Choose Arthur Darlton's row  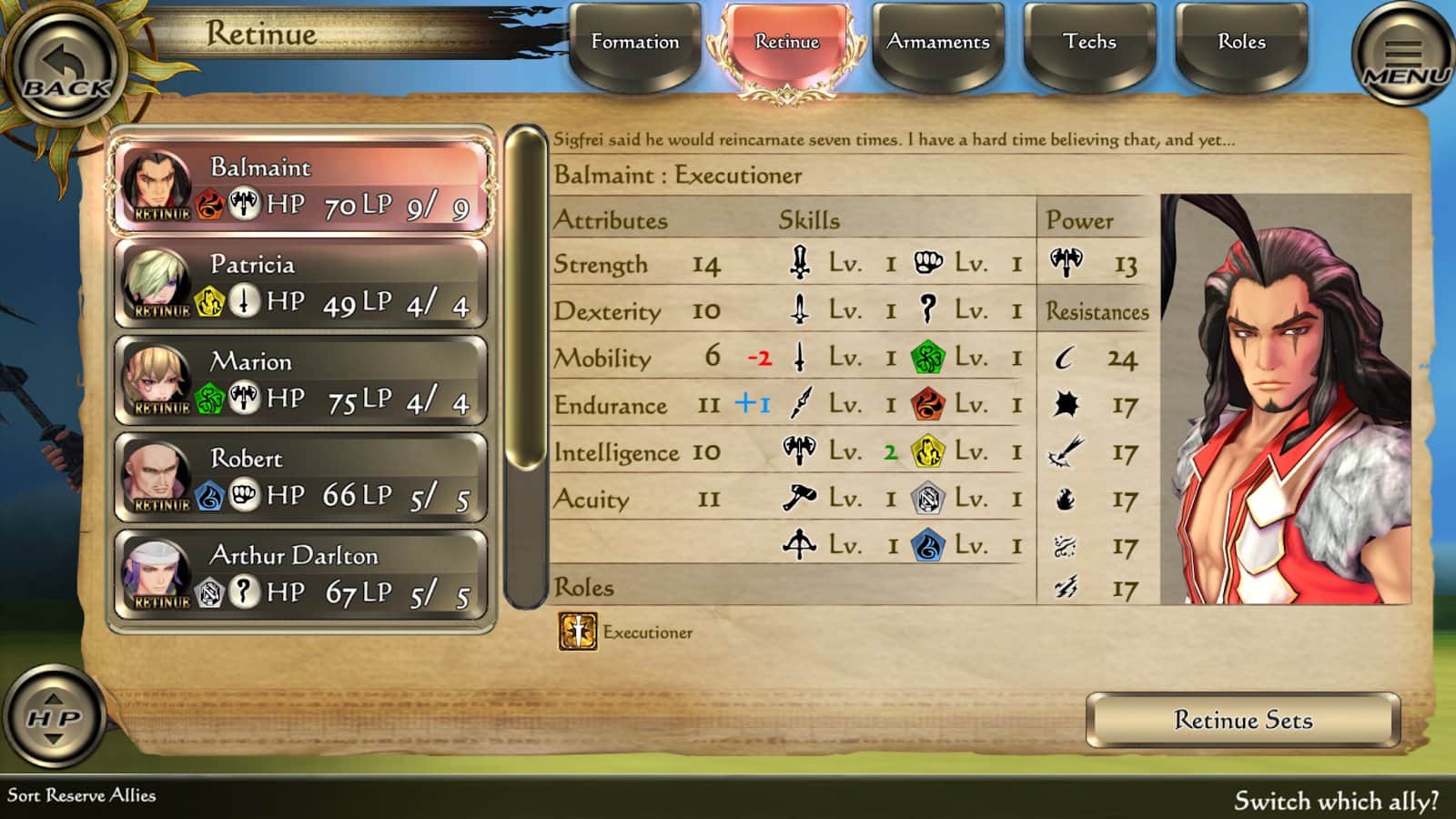click(x=301, y=575)
